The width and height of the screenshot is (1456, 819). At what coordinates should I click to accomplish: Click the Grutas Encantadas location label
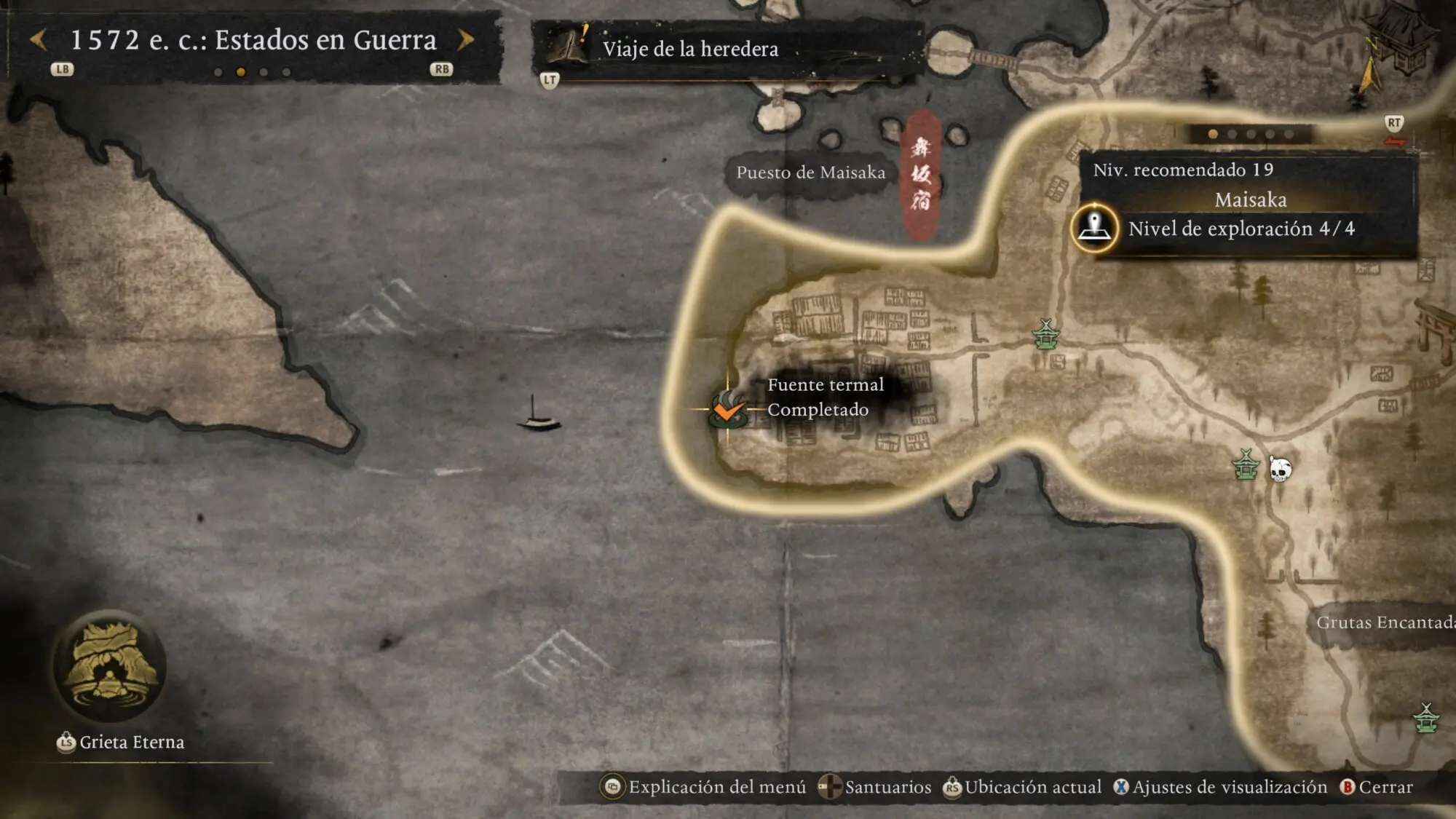click(1385, 622)
